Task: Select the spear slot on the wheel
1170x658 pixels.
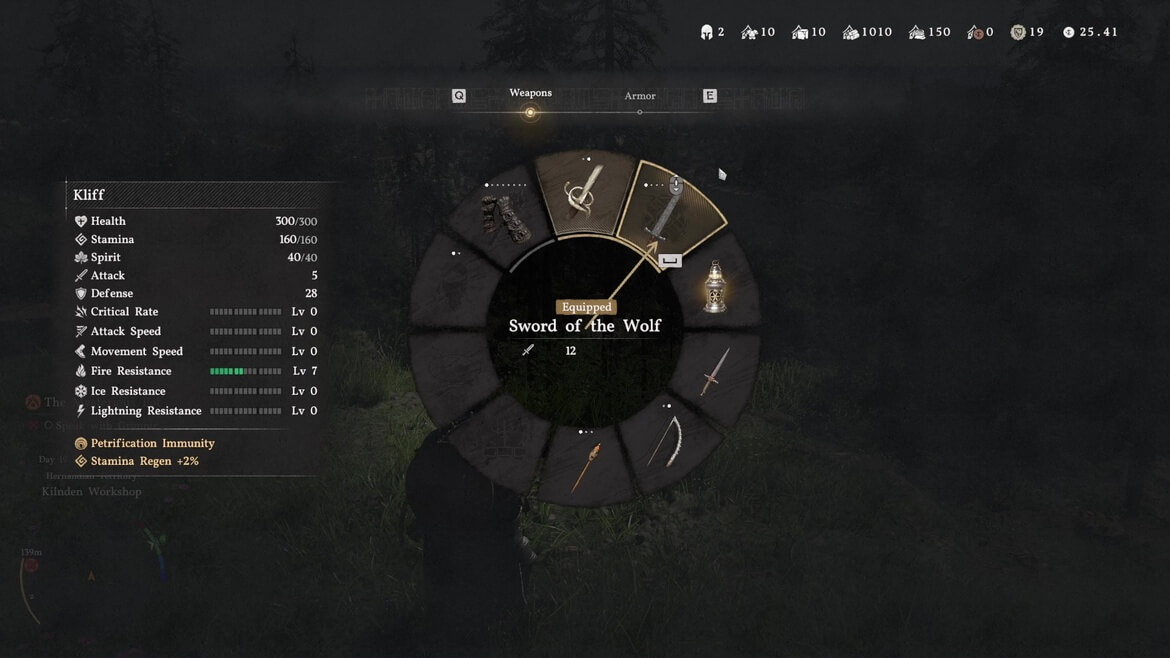Action: click(585, 466)
